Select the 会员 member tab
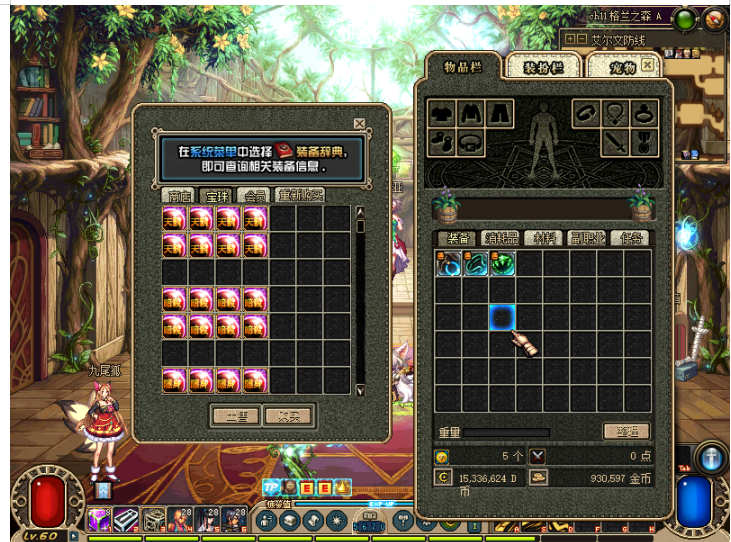This screenshot has height=542, width=731. point(255,195)
